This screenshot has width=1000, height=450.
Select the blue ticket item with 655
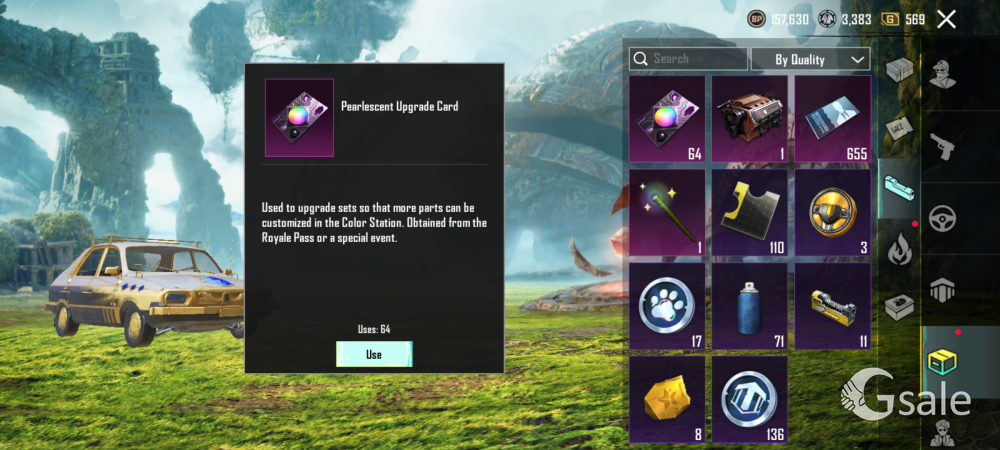[x=832, y=120]
